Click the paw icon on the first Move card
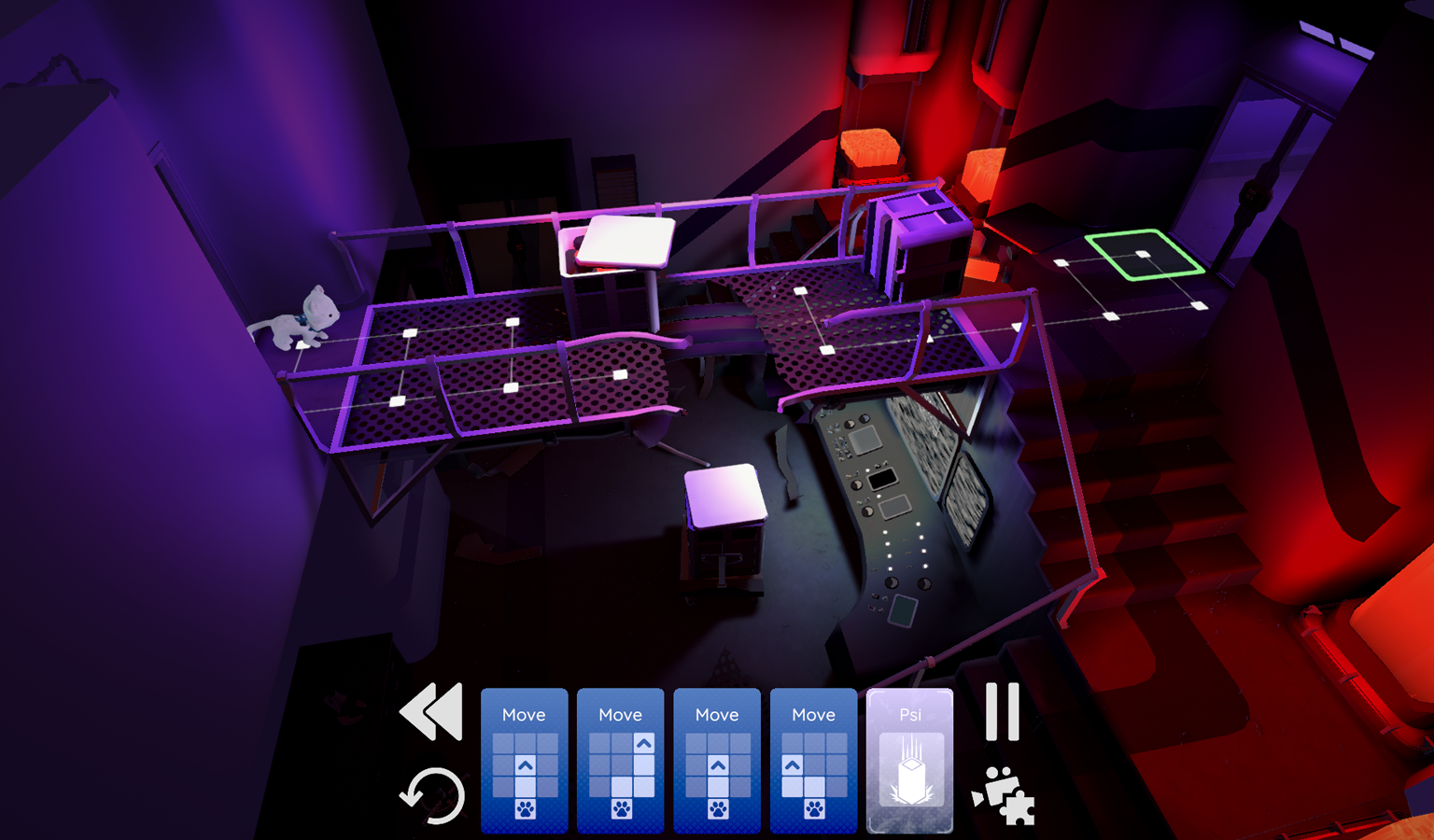 (524, 810)
